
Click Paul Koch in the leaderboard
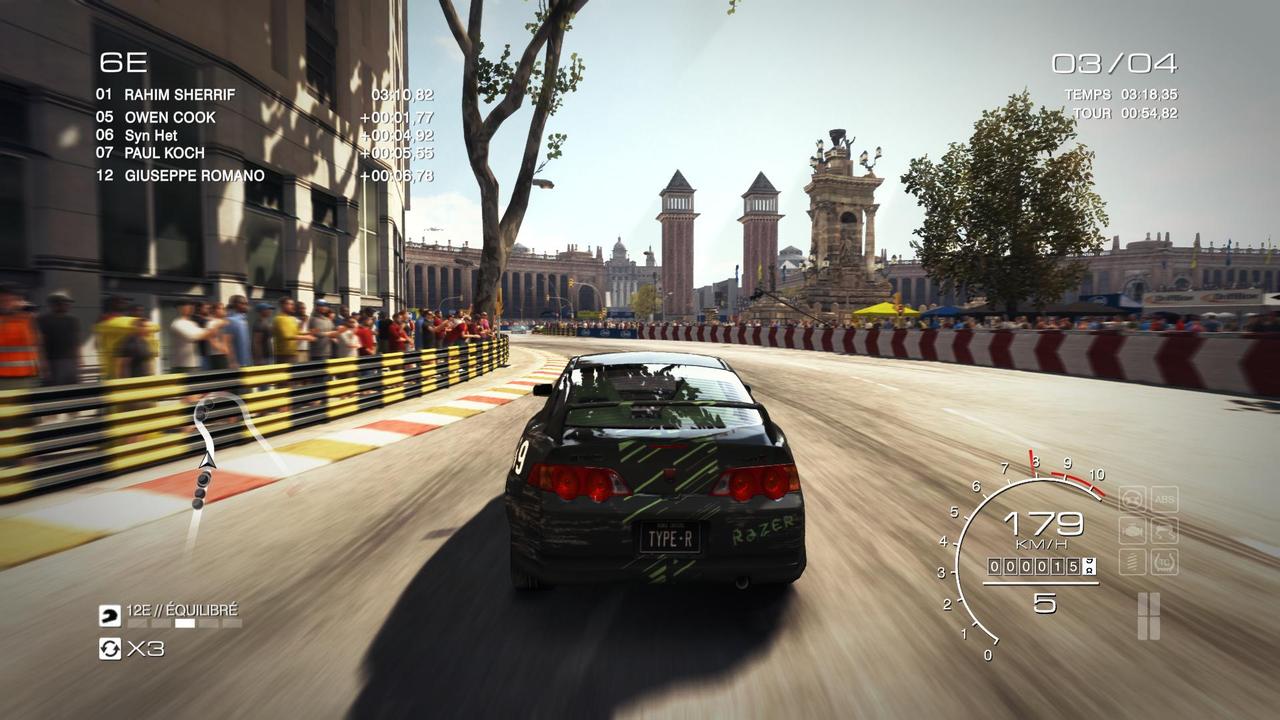(164, 153)
